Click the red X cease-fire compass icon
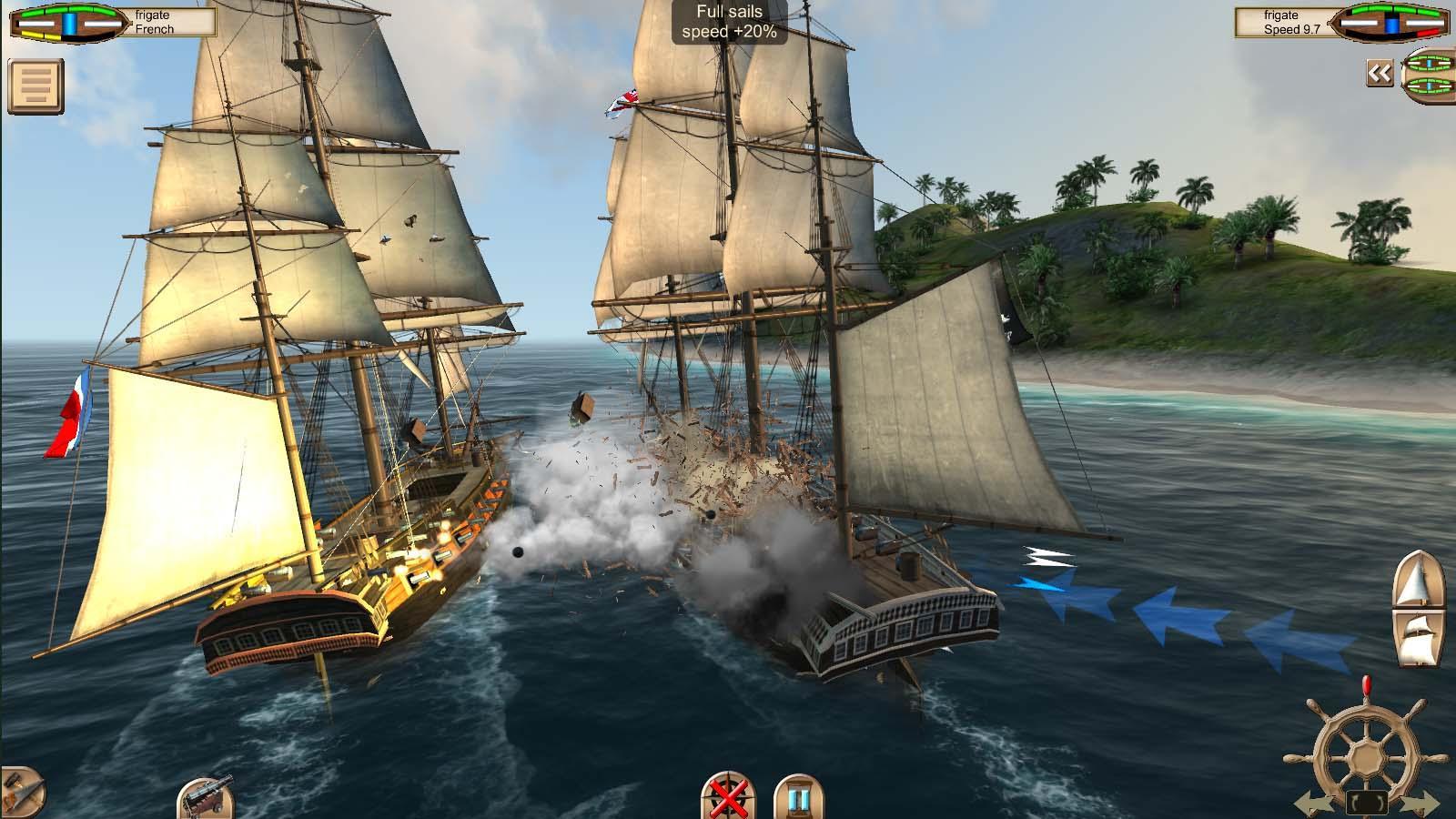 [x=727, y=802]
